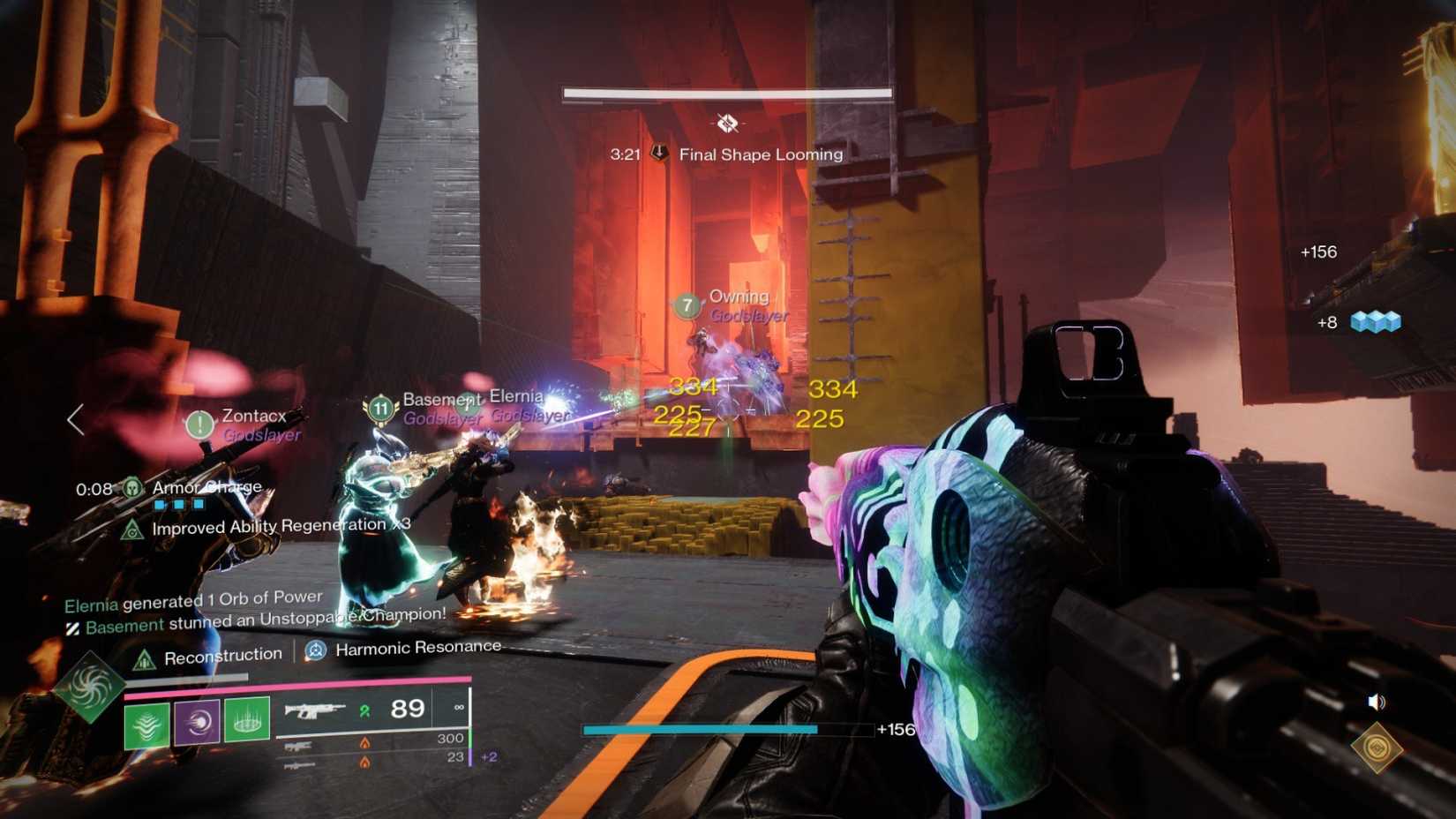Click the Final Shape Looming objective text
Screen dimensions: 1456x819
pyautogui.click(x=761, y=154)
